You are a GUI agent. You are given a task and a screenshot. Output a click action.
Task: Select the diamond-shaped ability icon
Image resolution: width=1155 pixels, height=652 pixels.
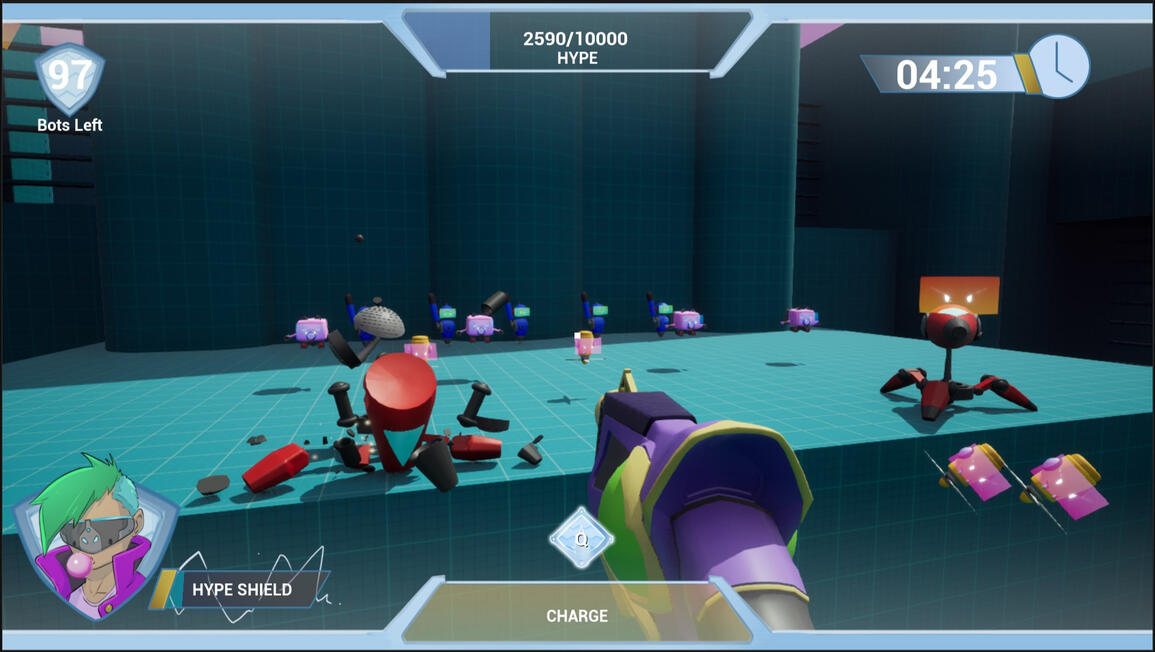pyautogui.click(x=581, y=539)
